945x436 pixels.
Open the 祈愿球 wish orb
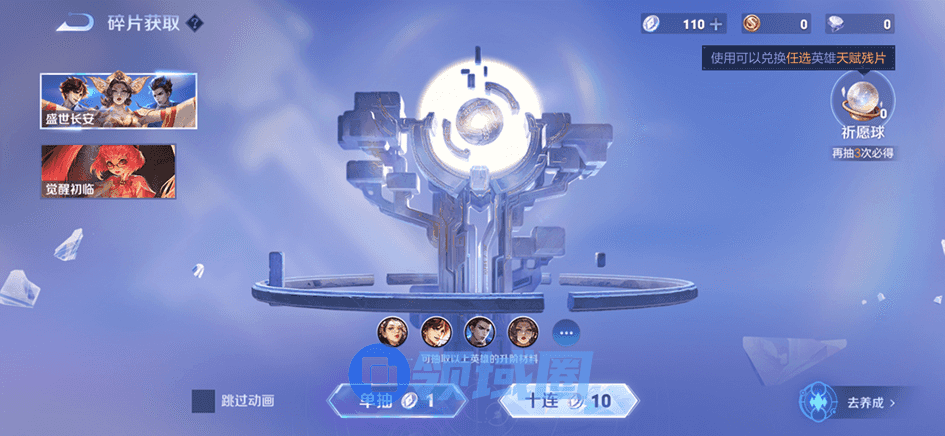[x=863, y=104]
